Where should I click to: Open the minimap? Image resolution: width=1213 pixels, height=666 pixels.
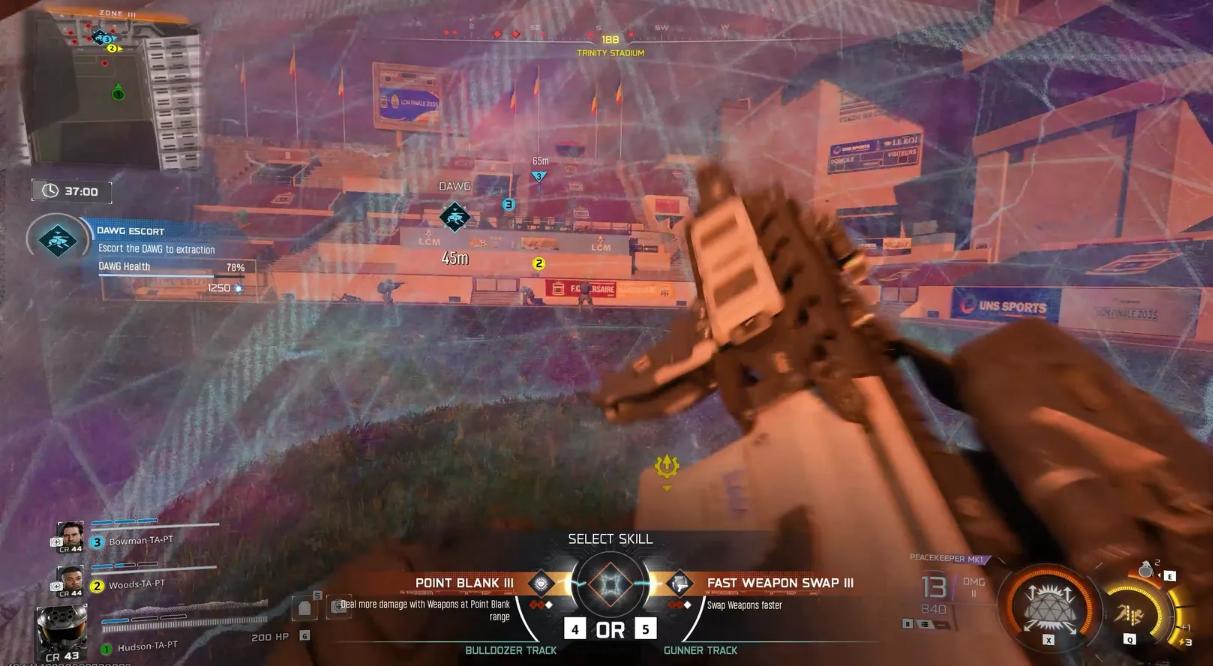click(110, 90)
